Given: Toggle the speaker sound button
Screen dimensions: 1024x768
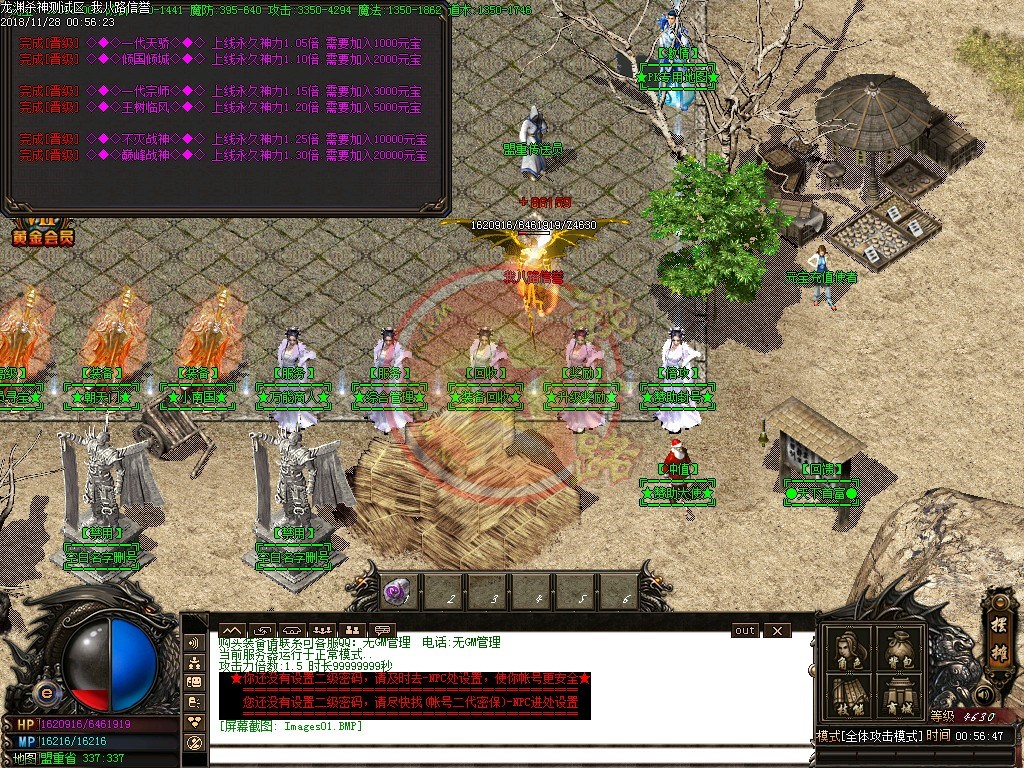Looking at the screenshot, I should (x=987, y=694).
